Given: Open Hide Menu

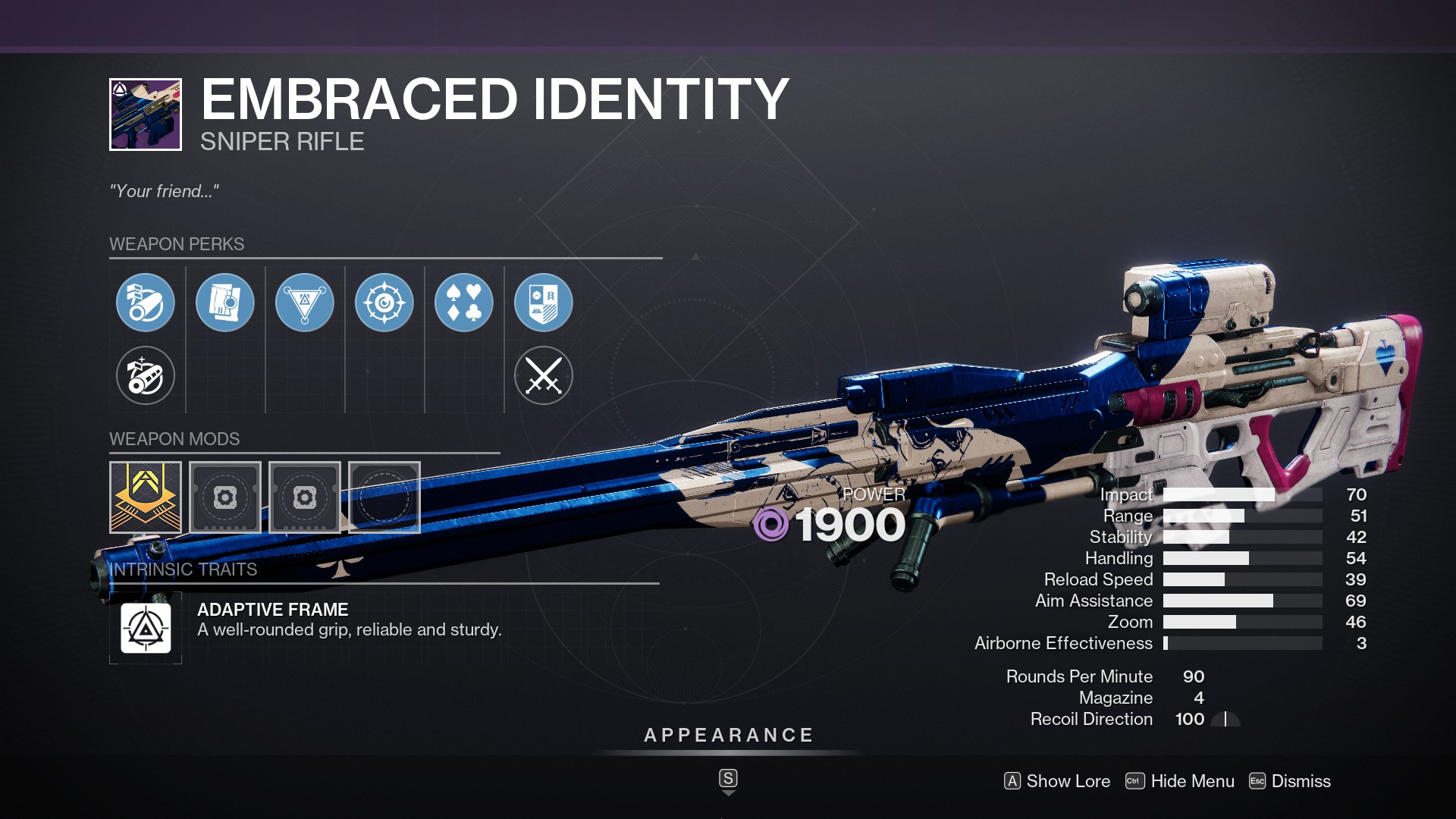Looking at the screenshot, I should [1191, 781].
